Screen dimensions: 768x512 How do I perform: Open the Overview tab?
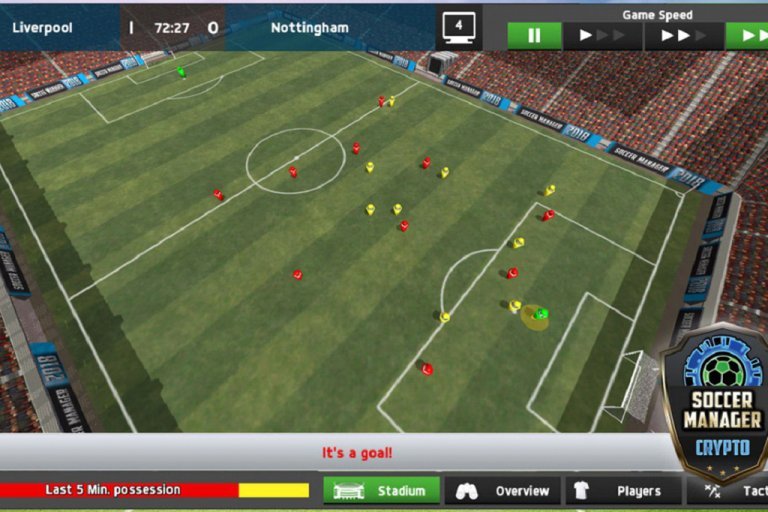(502, 491)
